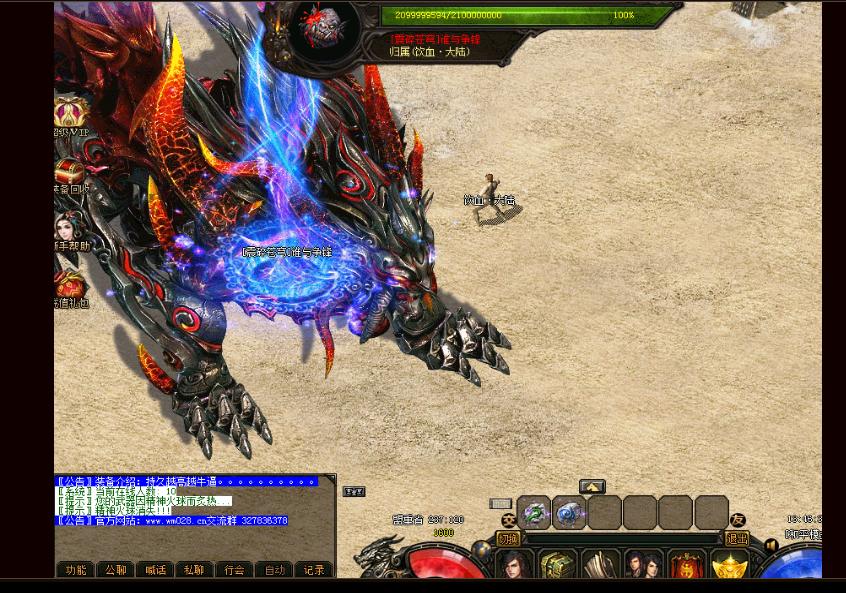Open the green treasure chest bag icon
The width and height of the screenshot is (846, 593).
(x=557, y=565)
